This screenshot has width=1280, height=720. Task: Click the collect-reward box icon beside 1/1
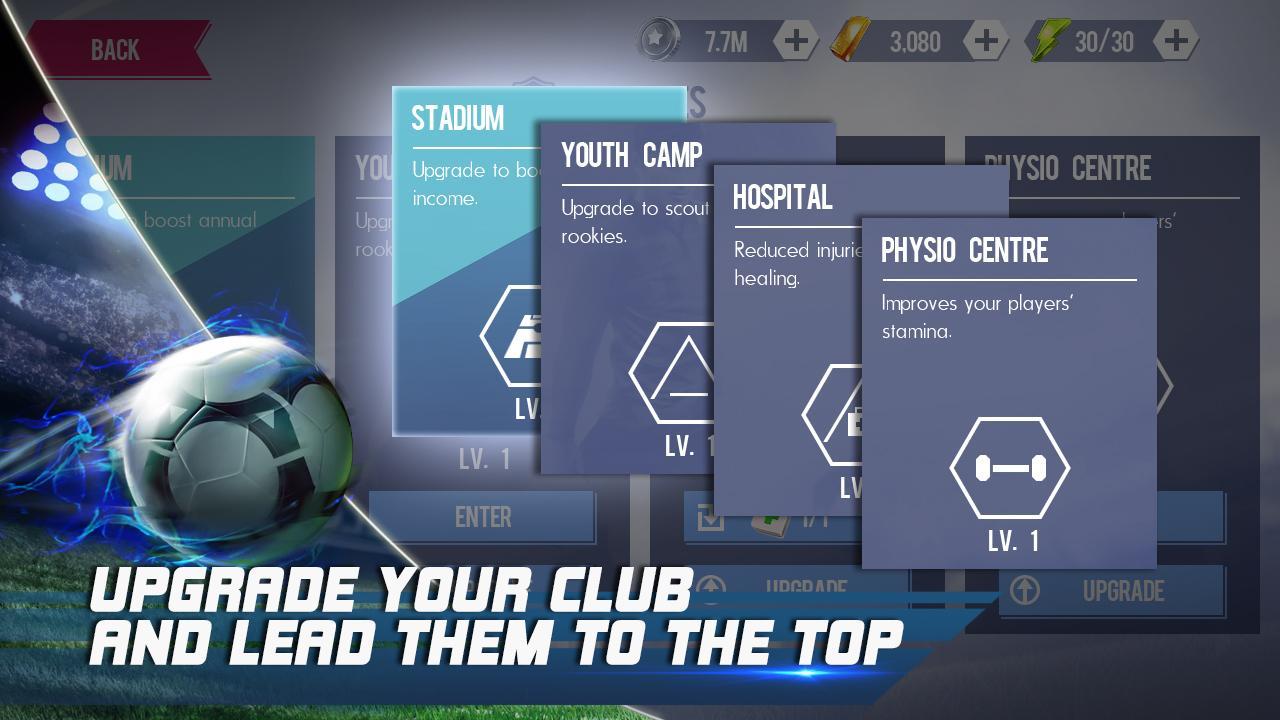click(x=710, y=517)
